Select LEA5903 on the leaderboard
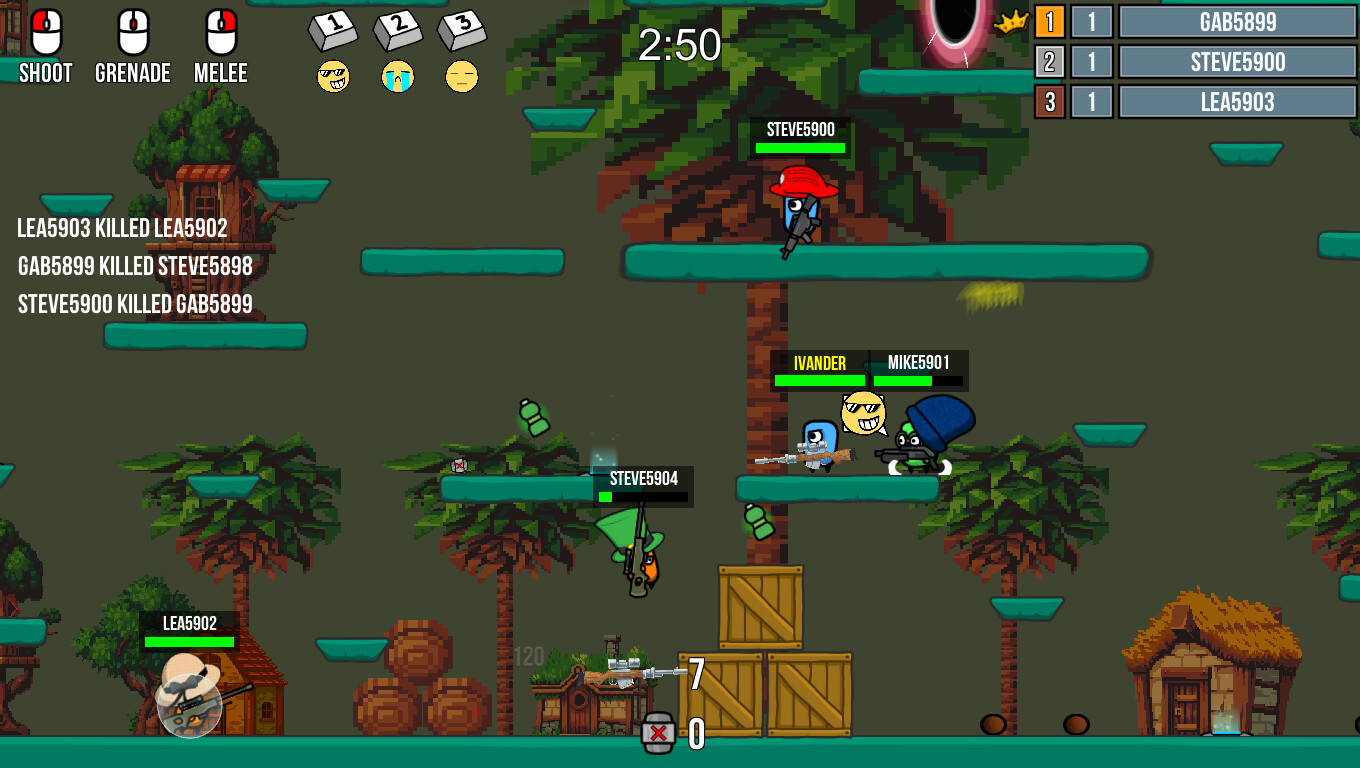The image size is (1360, 768). point(1236,101)
